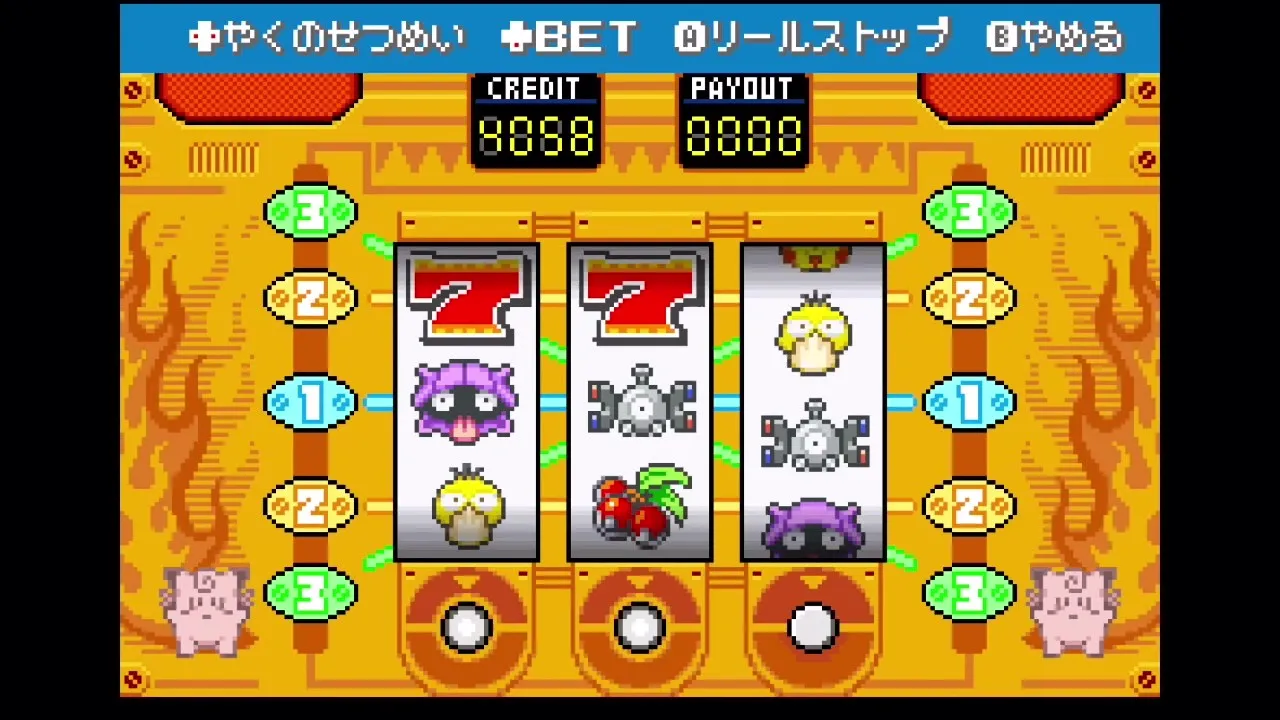Click the Clefairy sprite on the left

pyautogui.click(x=205, y=610)
